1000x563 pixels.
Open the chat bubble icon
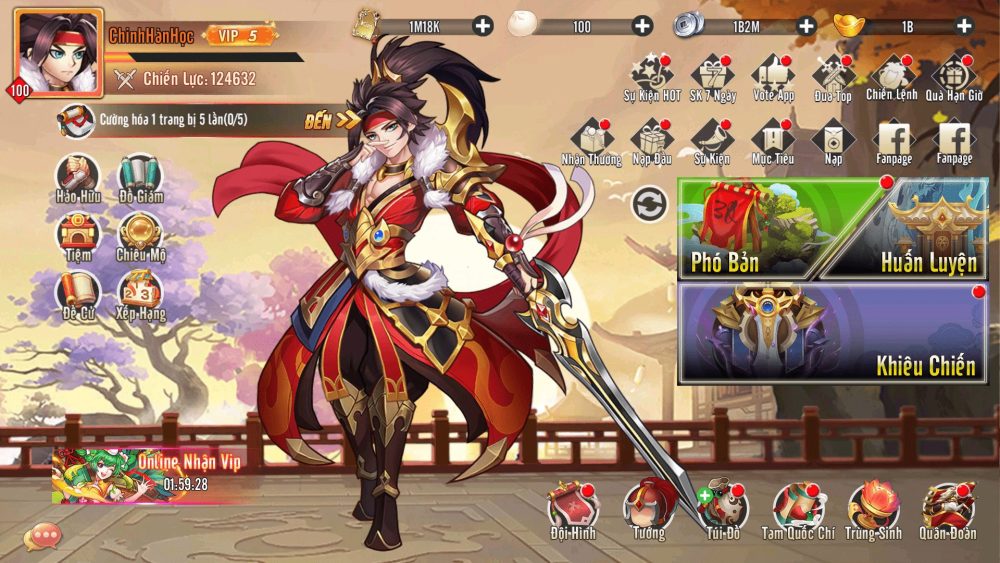(42, 536)
